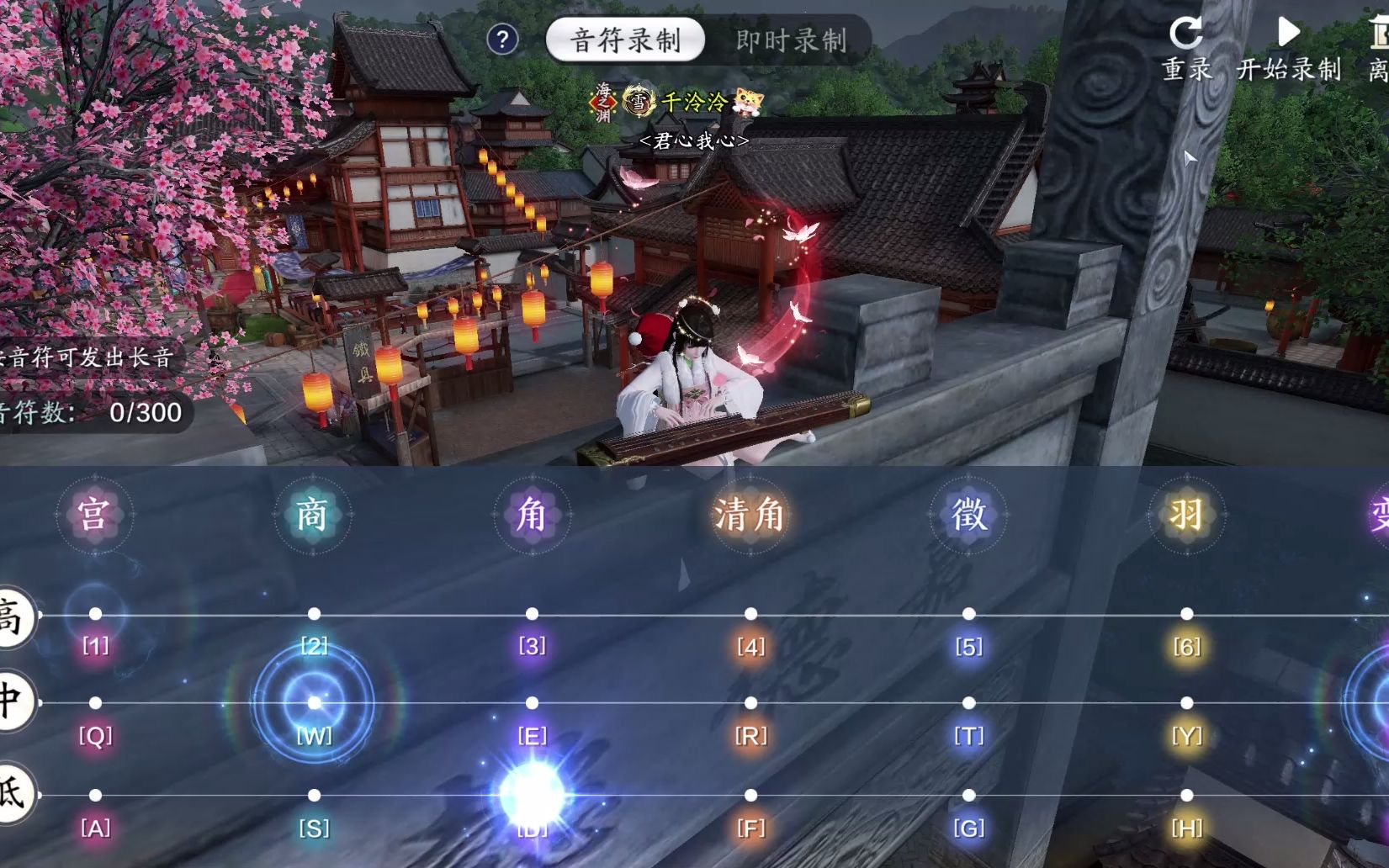Tap the glowing [D] note node

click(x=532, y=794)
